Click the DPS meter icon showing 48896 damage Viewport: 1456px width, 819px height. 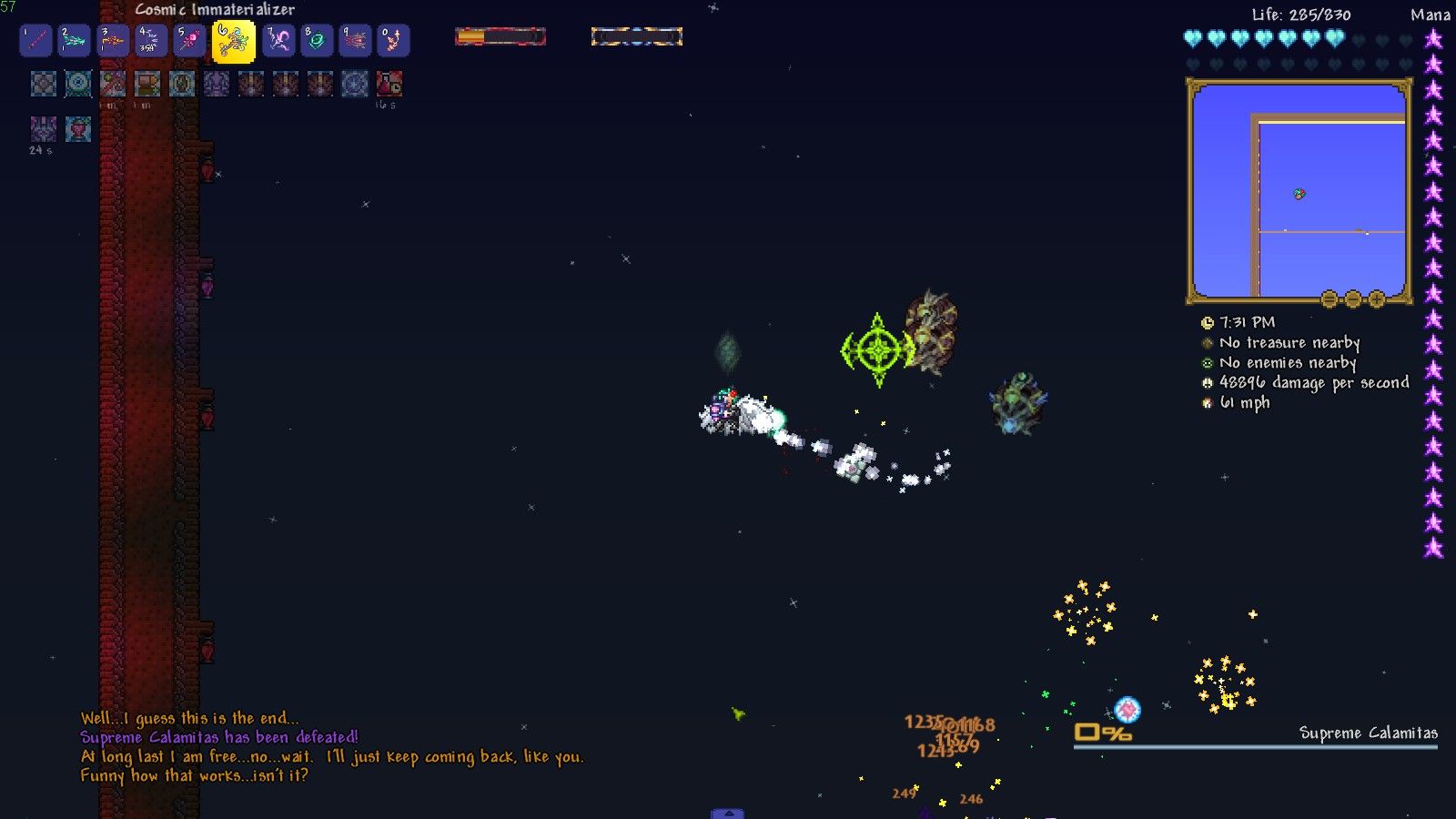coord(1206,383)
